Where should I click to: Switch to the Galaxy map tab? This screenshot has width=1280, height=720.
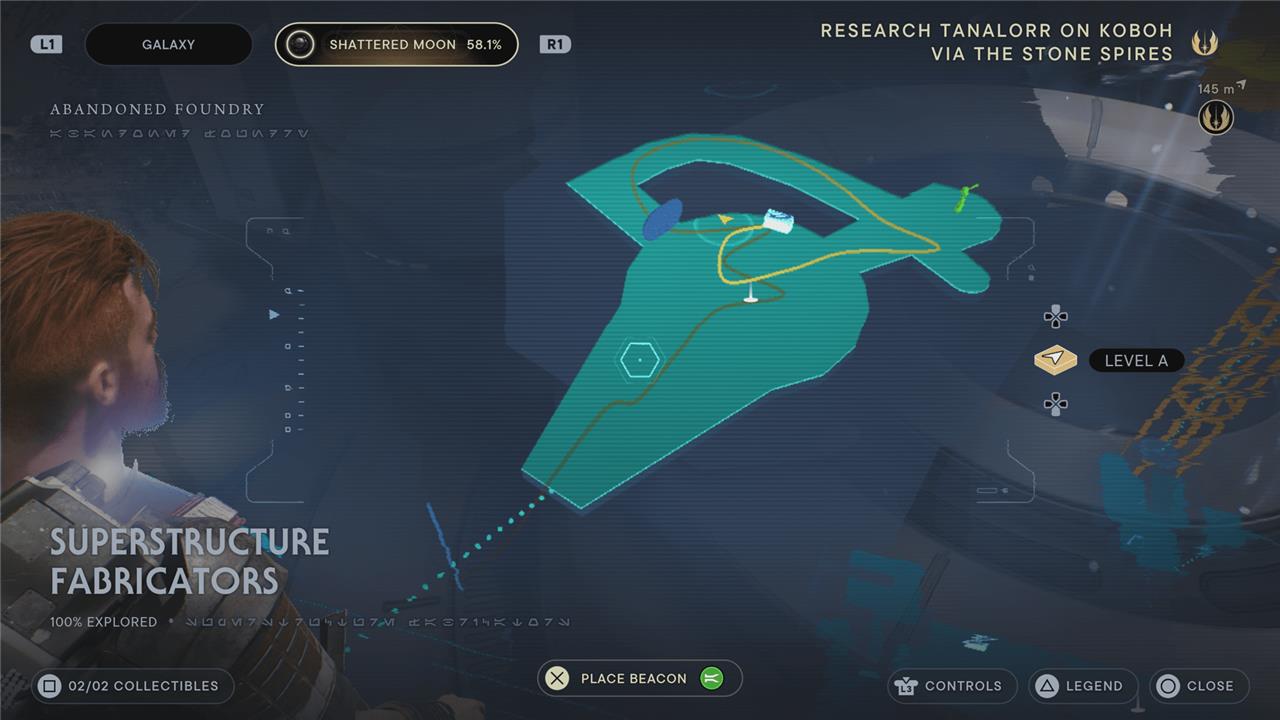(168, 45)
